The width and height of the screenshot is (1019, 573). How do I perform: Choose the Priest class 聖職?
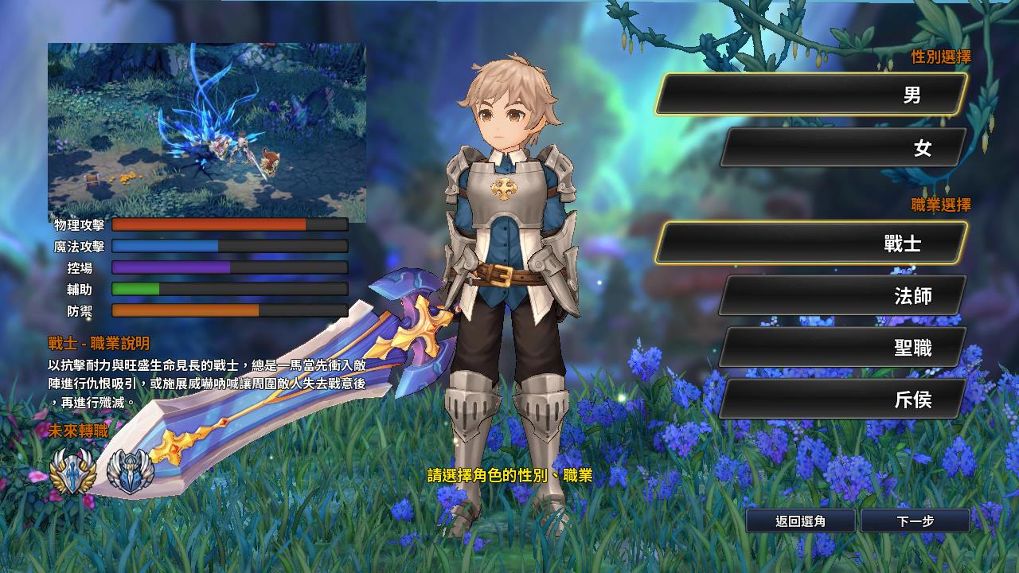tap(842, 347)
